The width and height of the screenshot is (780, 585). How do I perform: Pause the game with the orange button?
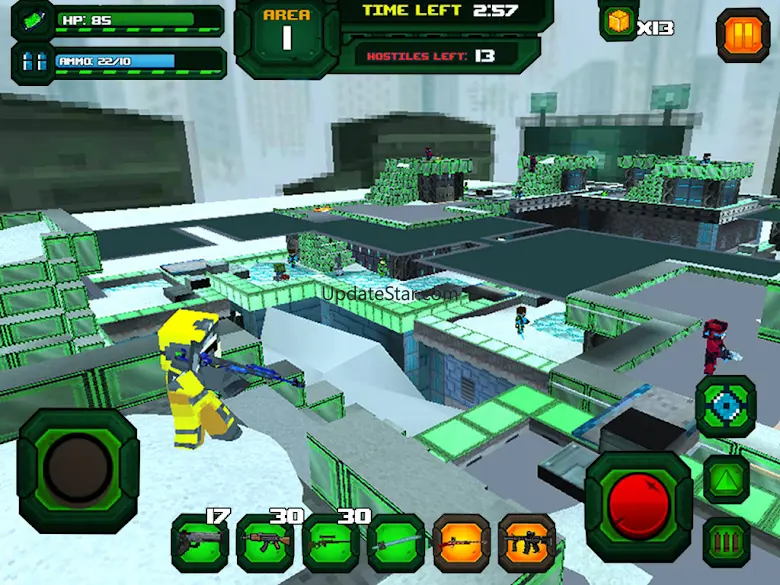coord(743,35)
